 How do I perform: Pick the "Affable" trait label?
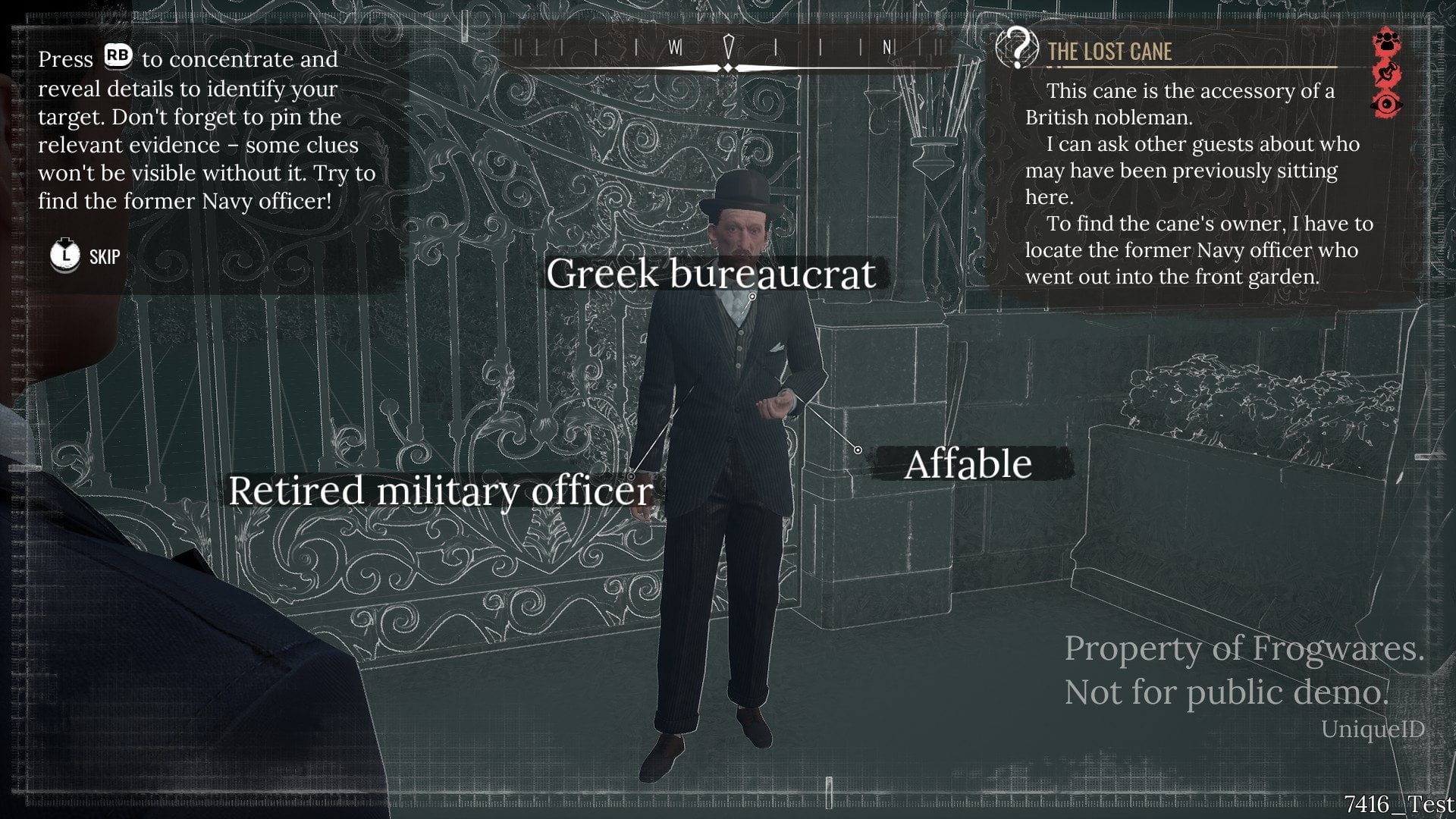pos(968,464)
